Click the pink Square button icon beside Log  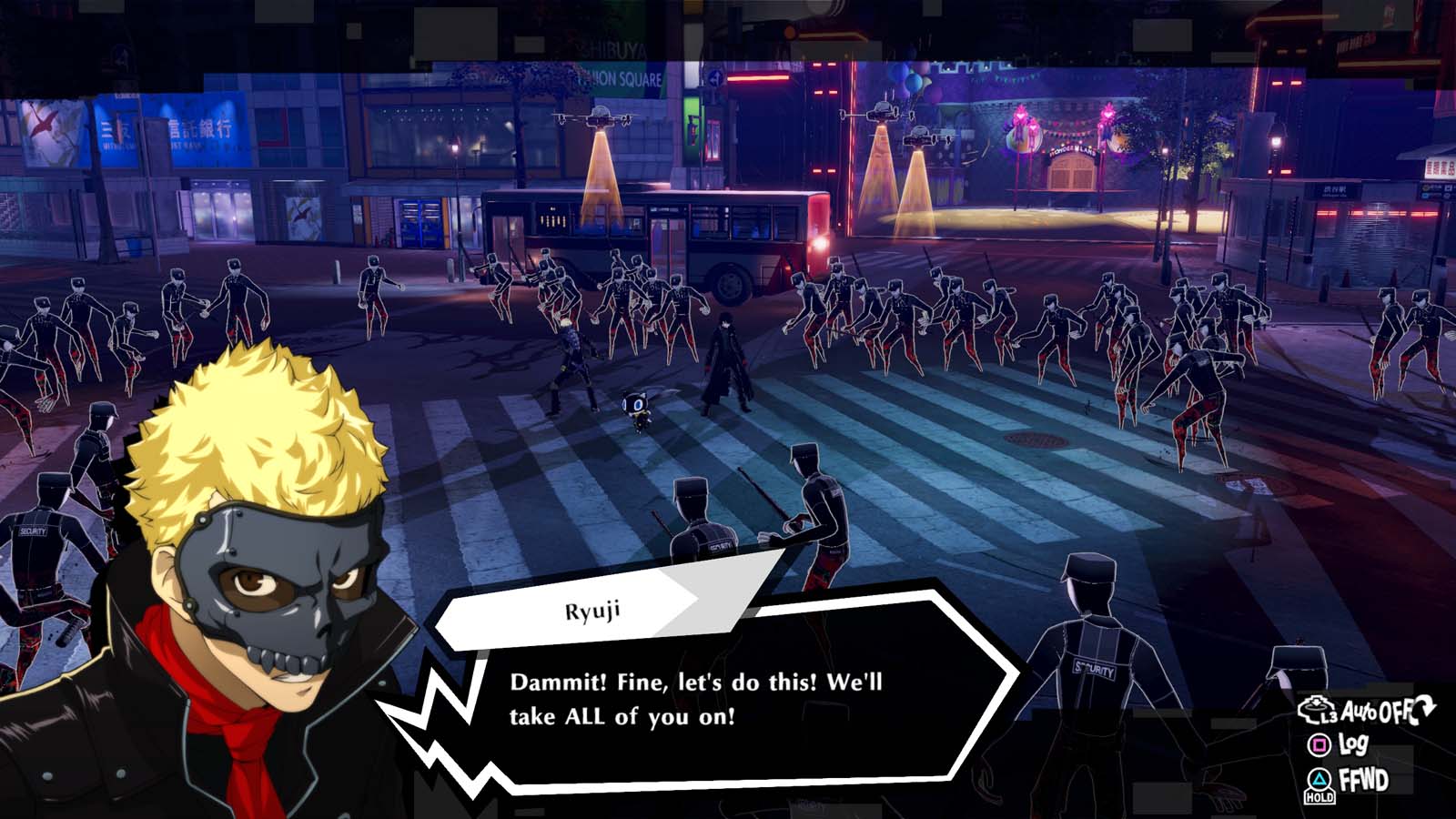tap(1318, 743)
